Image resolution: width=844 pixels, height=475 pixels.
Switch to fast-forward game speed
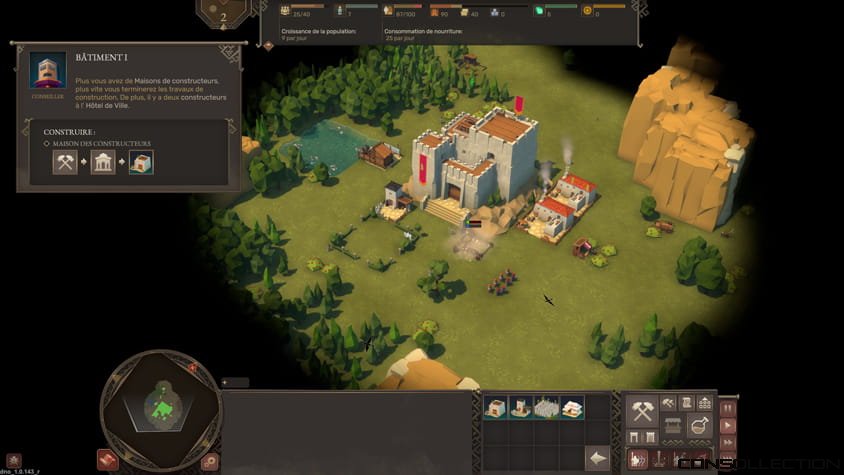click(x=728, y=444)
